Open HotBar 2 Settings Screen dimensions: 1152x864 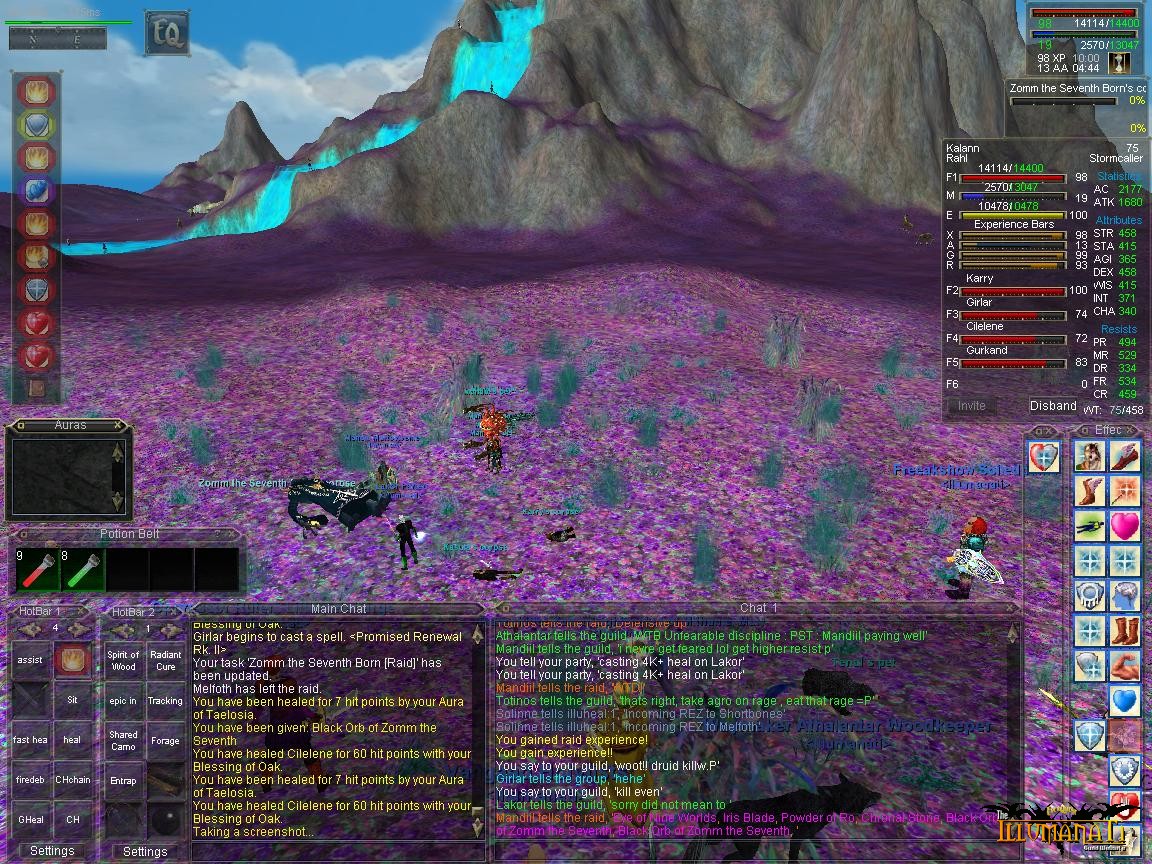point(145,851)
